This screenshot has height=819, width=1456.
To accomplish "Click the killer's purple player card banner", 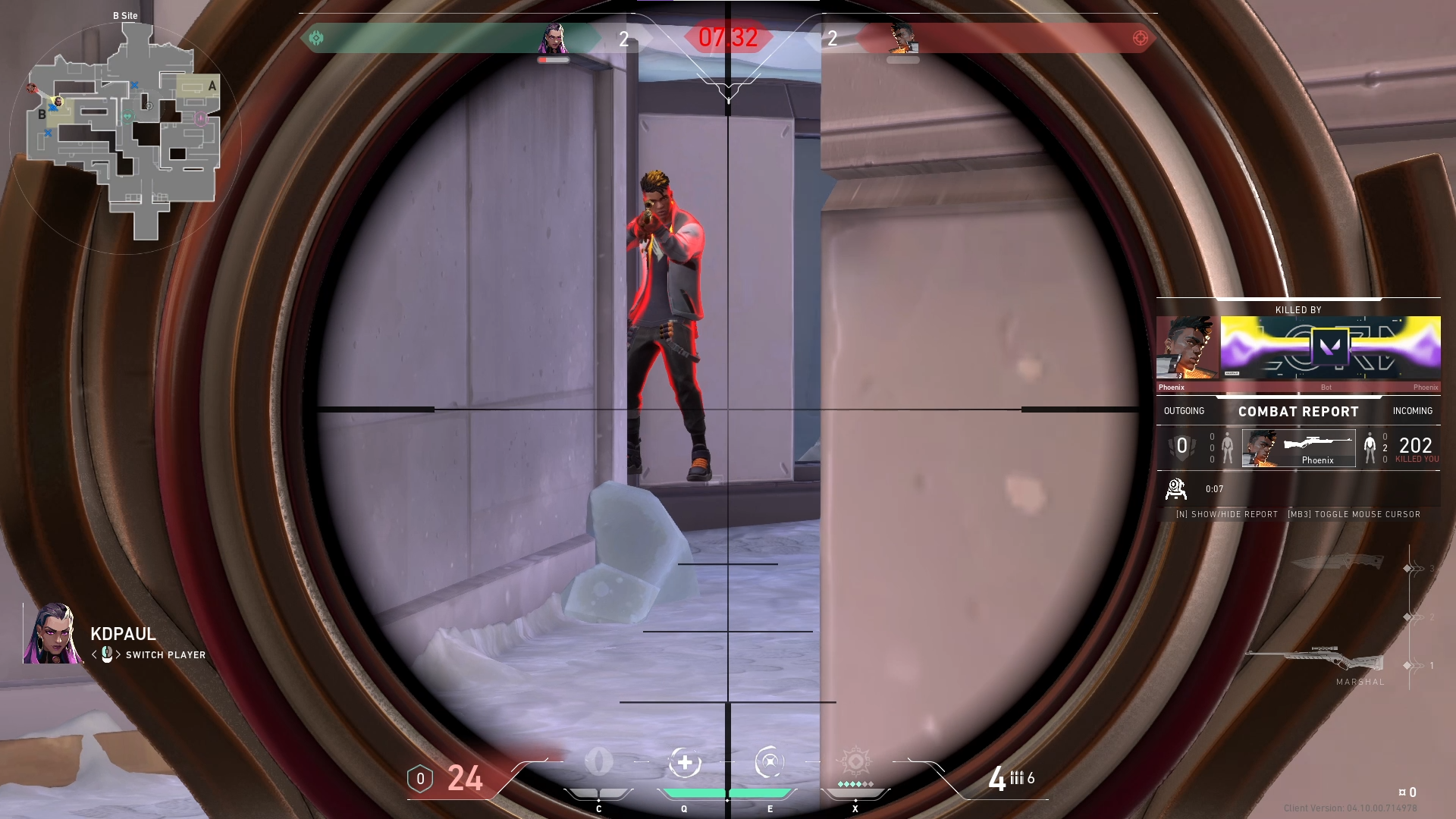I will (1330, 347).
